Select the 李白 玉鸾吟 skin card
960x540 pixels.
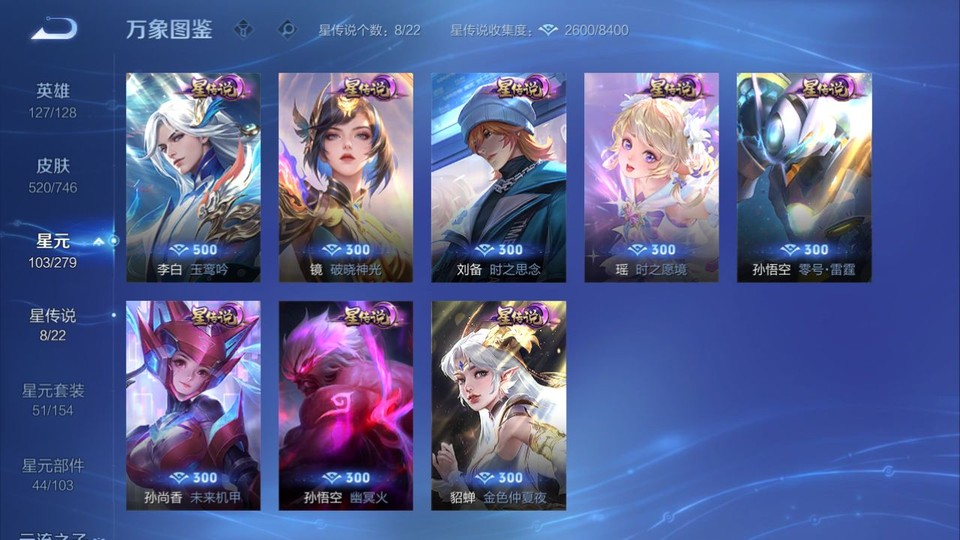click(x=193, y=177)
